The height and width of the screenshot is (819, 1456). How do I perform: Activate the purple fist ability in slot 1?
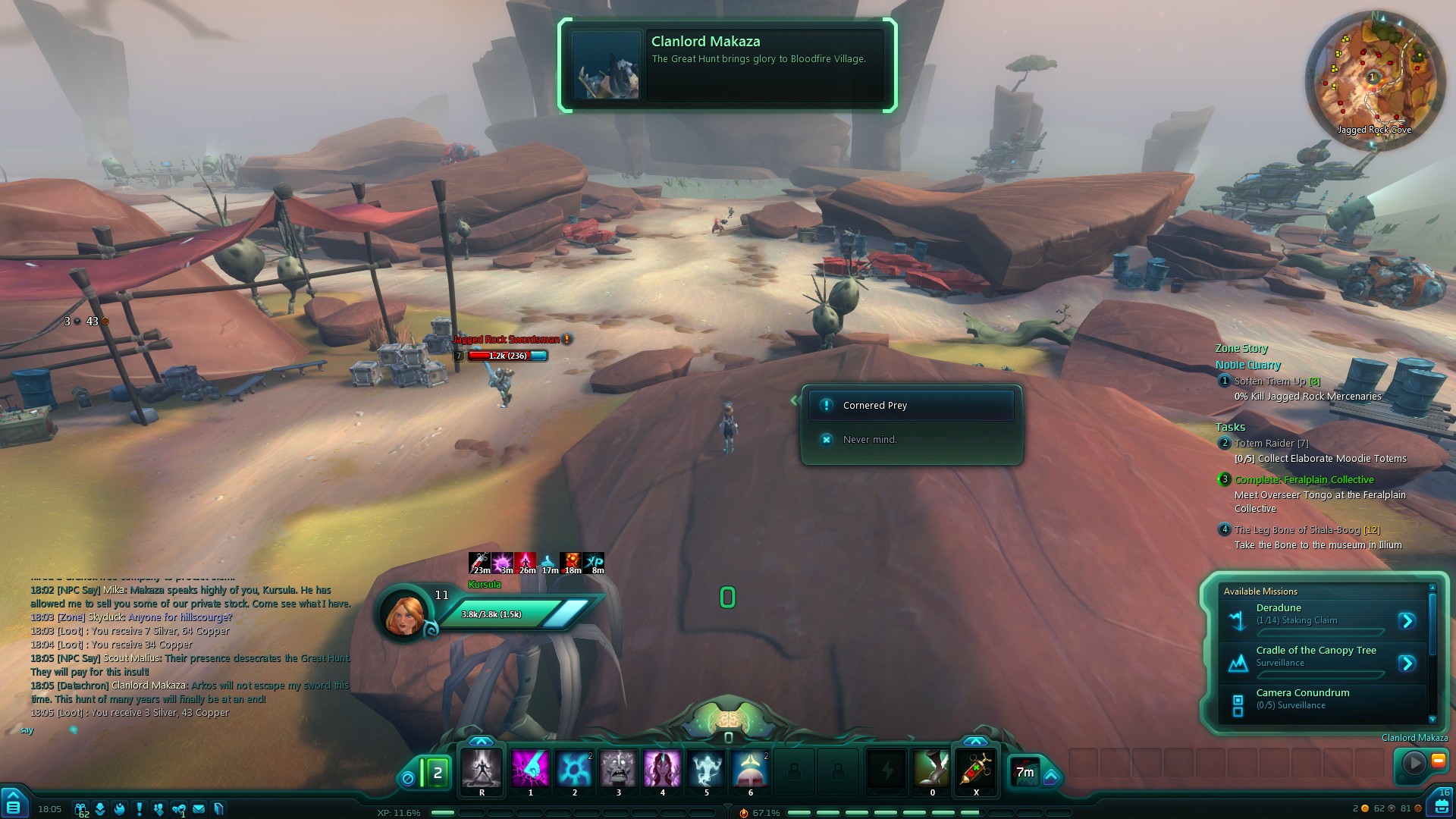click(x=530, y=769)
